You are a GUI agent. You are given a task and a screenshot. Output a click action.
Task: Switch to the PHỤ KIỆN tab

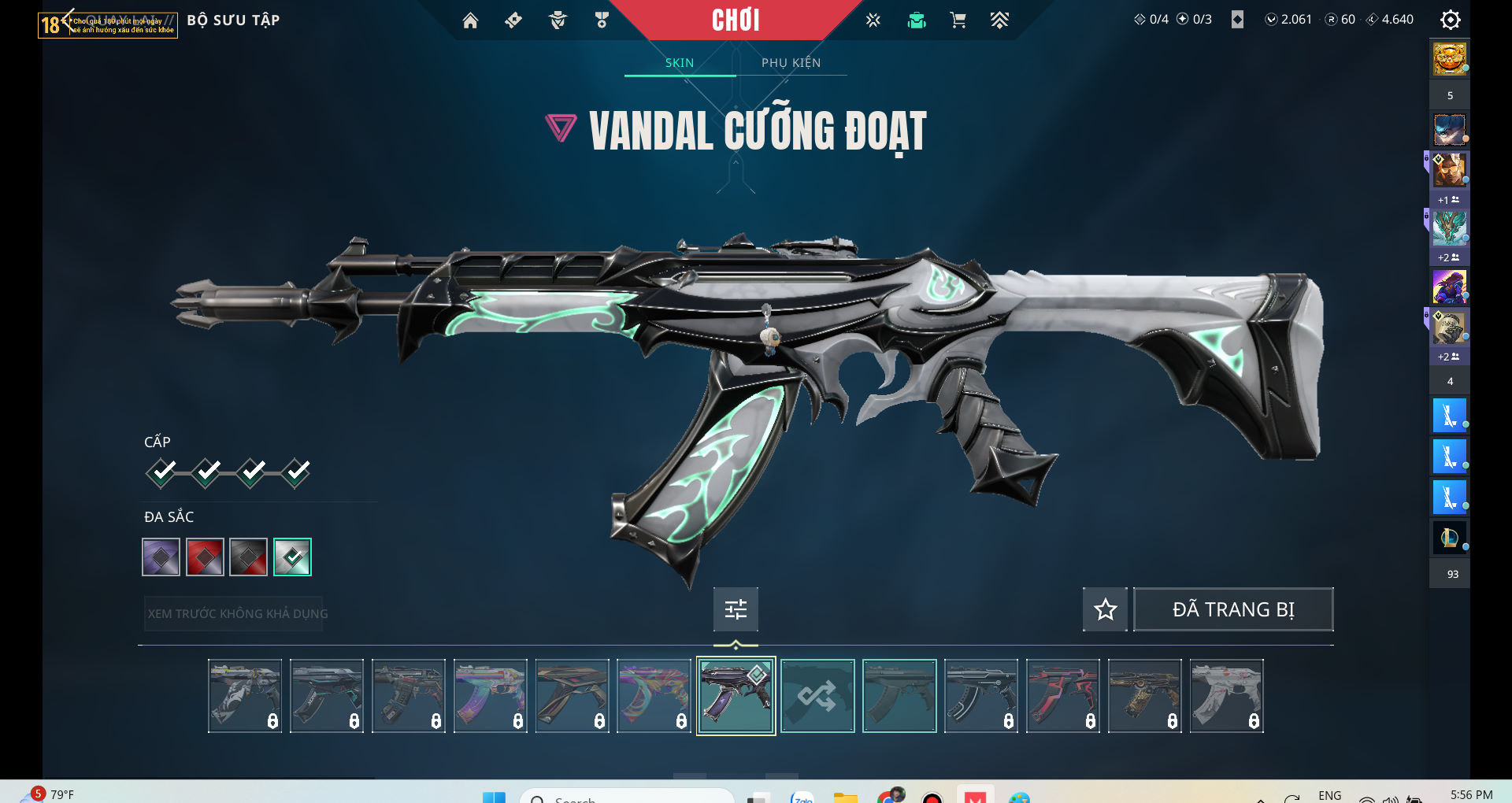pyautogui.click(x=791, y=63)
